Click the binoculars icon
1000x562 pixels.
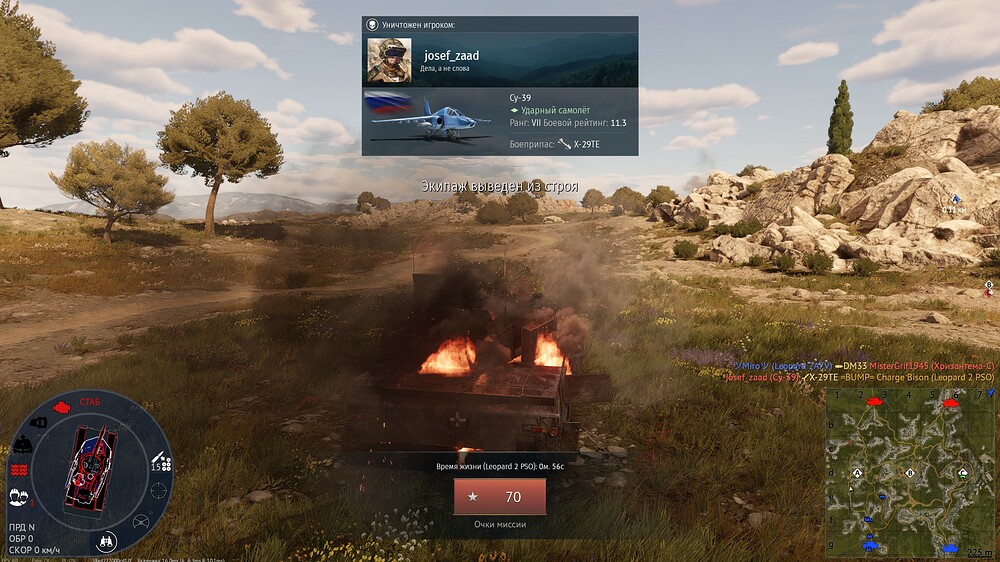(x=107, y=540)
